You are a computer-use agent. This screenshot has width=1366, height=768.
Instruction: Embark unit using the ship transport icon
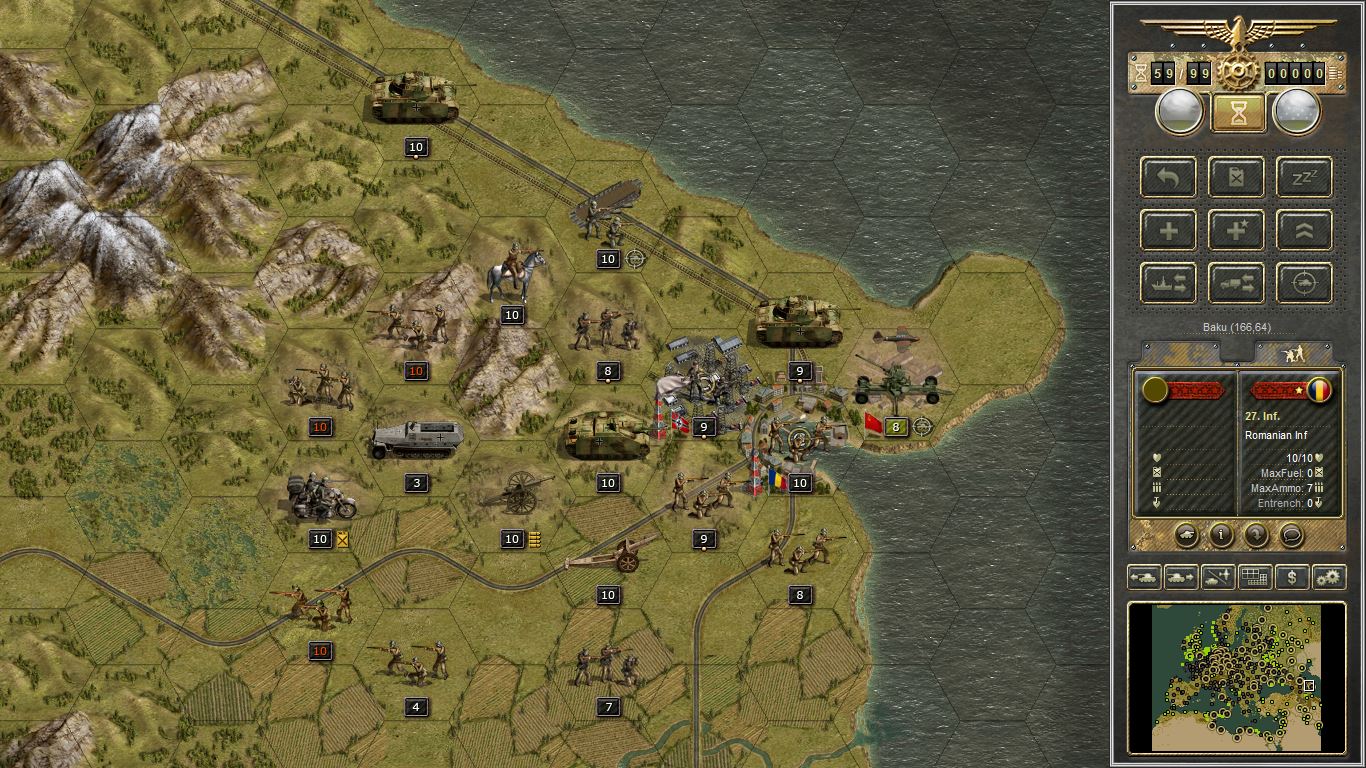1168,283
